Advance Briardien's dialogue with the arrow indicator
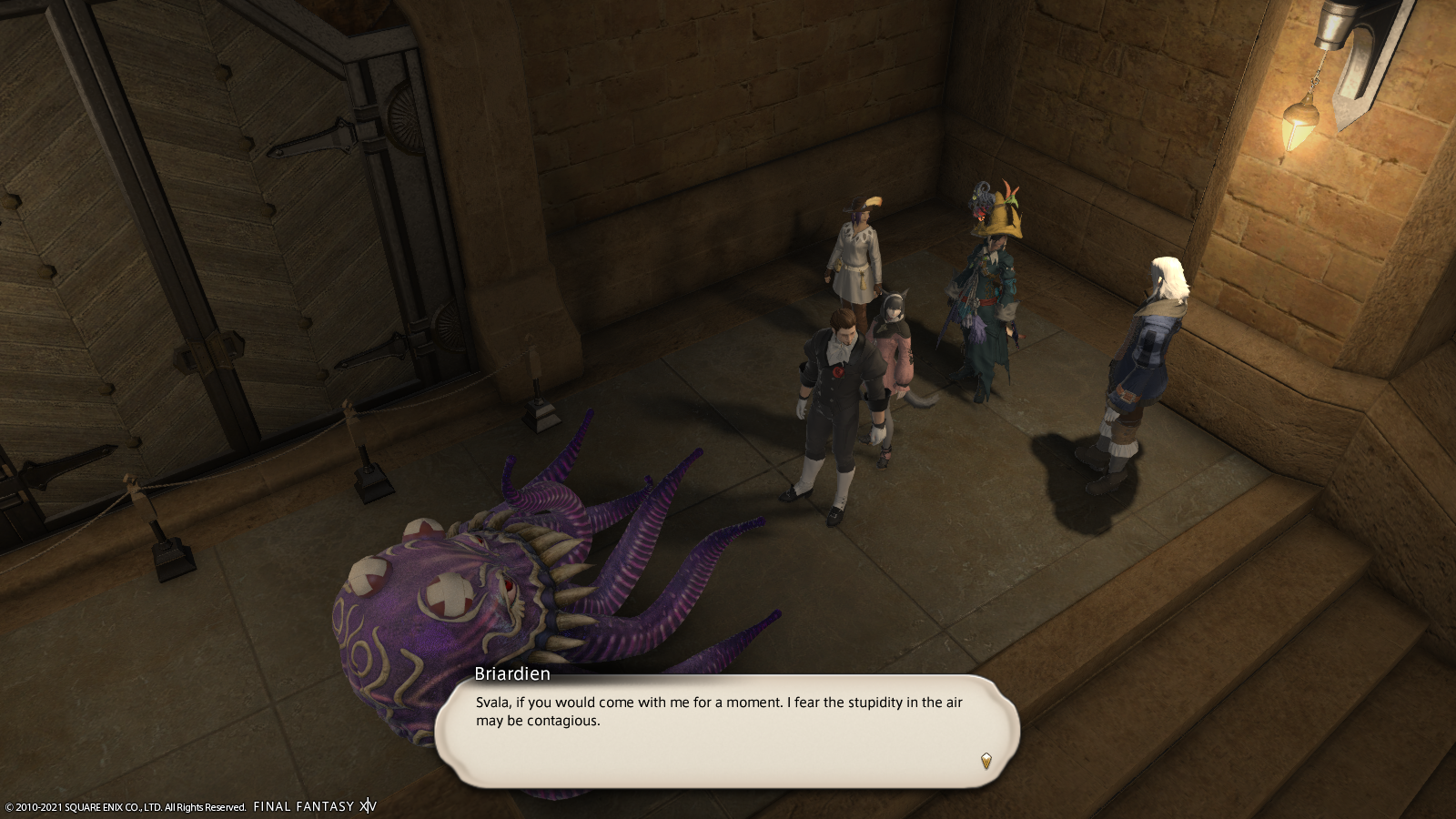This screenshot has width=1456, height=819. (x=986, y=761)
